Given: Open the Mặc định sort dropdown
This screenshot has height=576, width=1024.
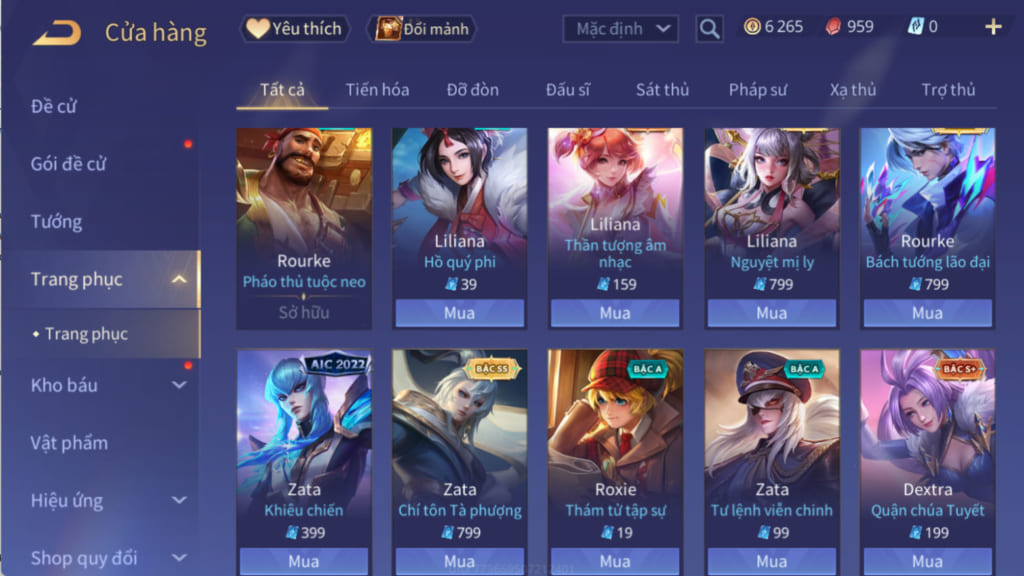Looking at the screenshot, I should coord(620,29).
